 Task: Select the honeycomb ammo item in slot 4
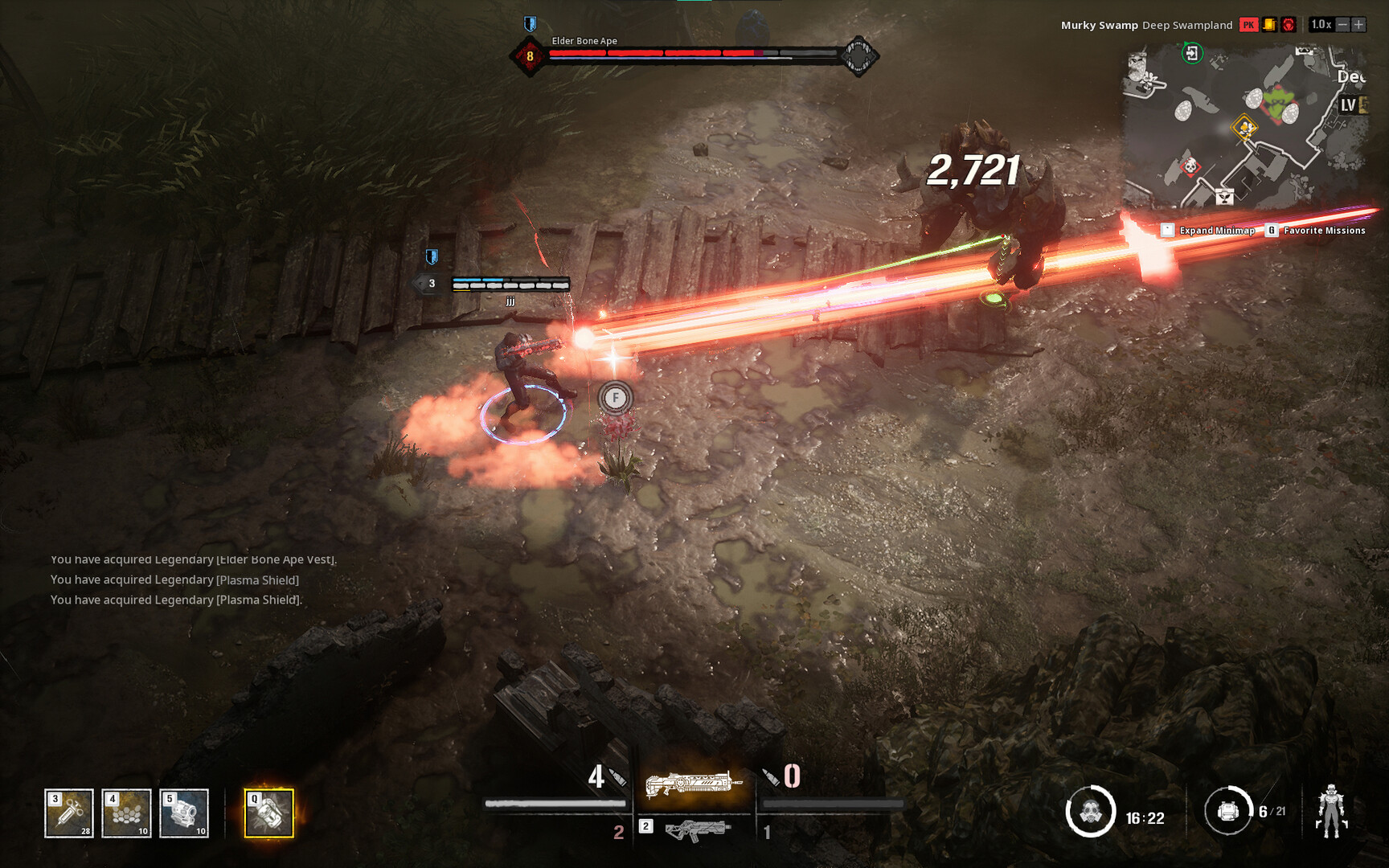126,812
